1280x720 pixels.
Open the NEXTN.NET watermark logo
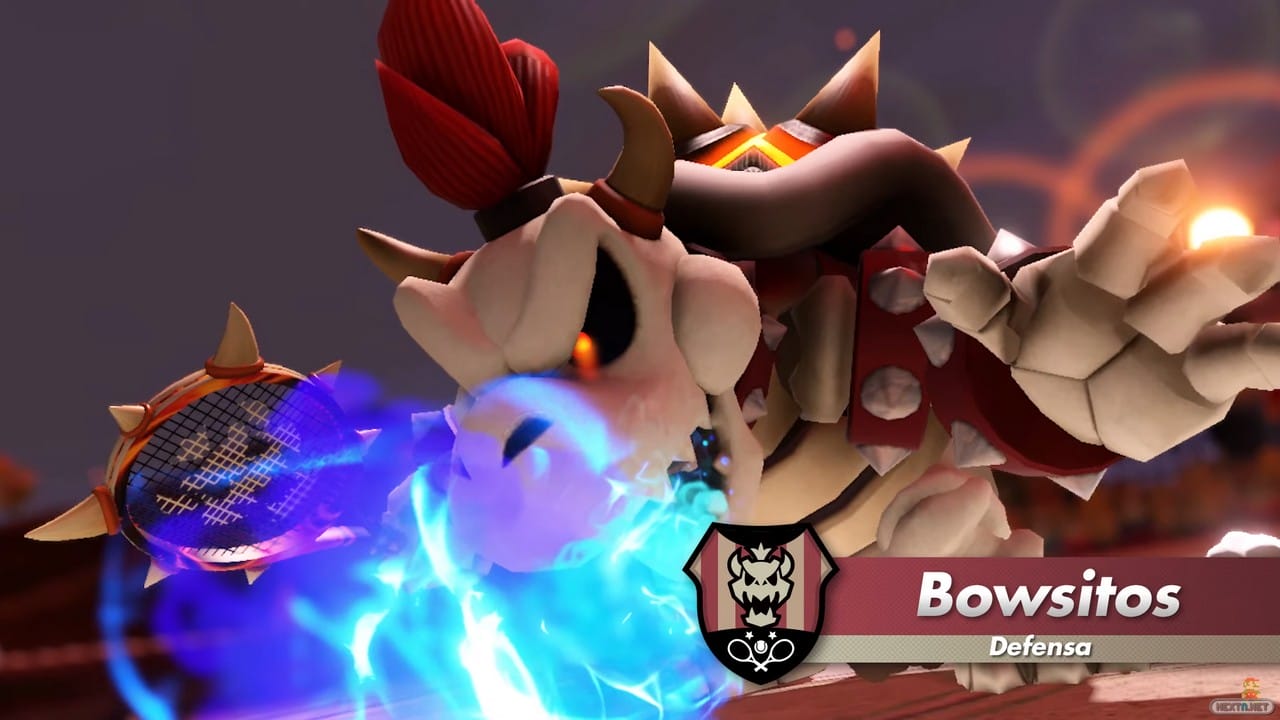1241,705
